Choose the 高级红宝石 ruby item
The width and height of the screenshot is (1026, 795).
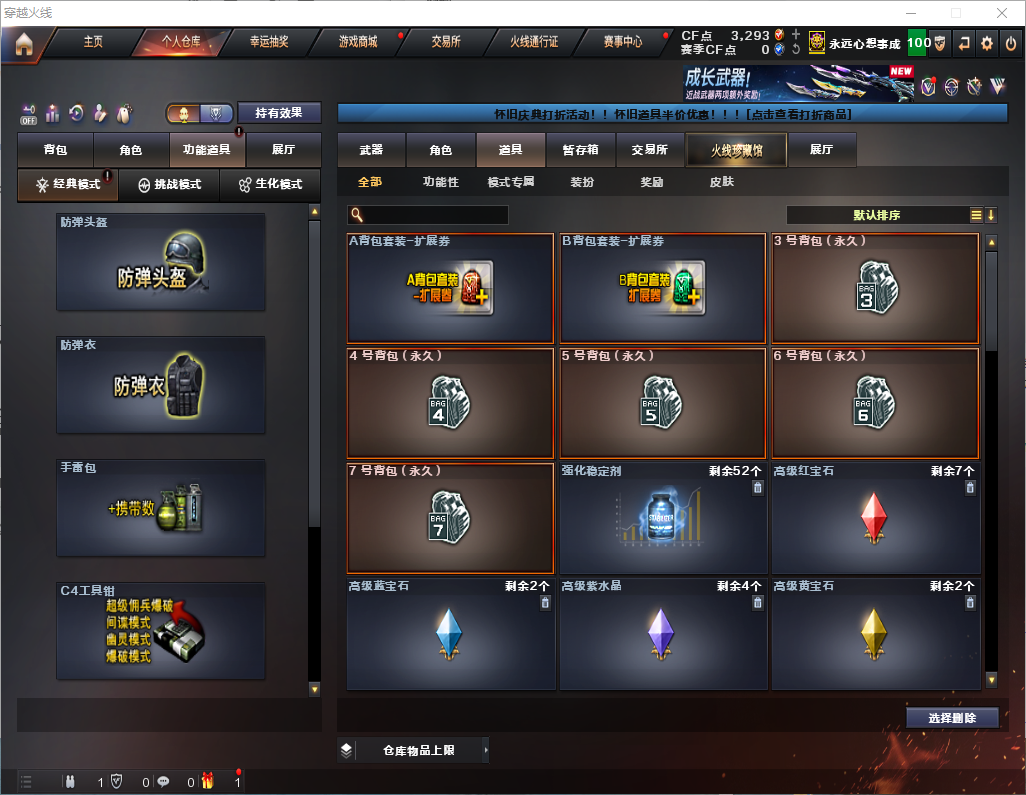point(875,519)
